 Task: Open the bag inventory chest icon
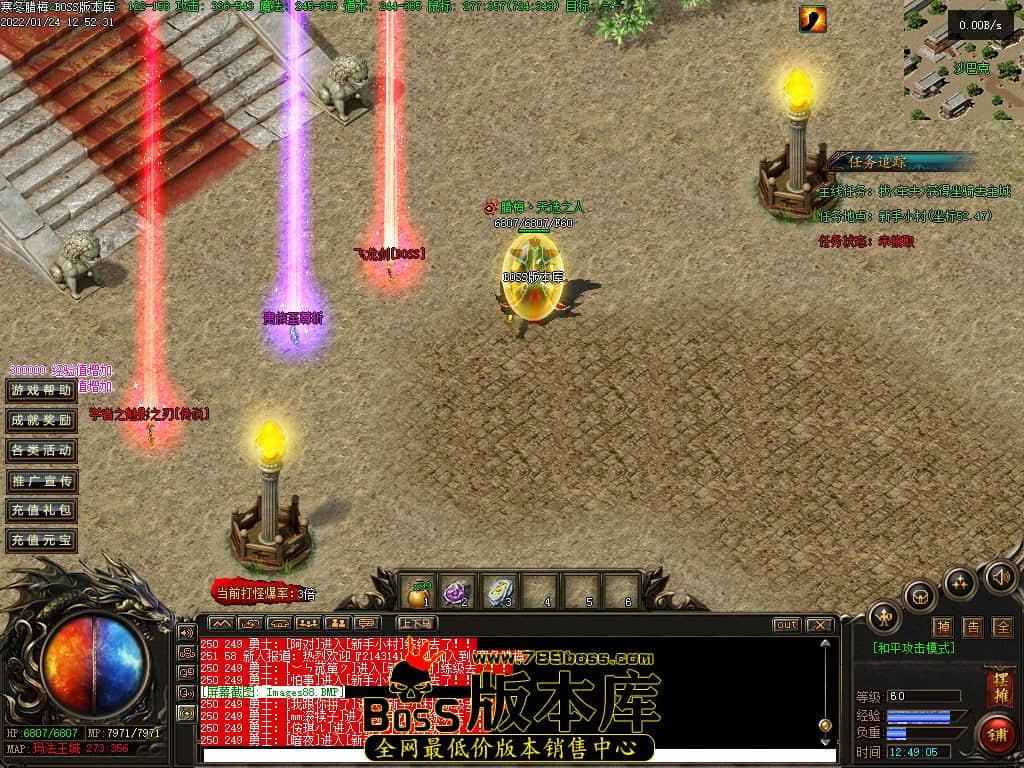[x=920, y=597]
